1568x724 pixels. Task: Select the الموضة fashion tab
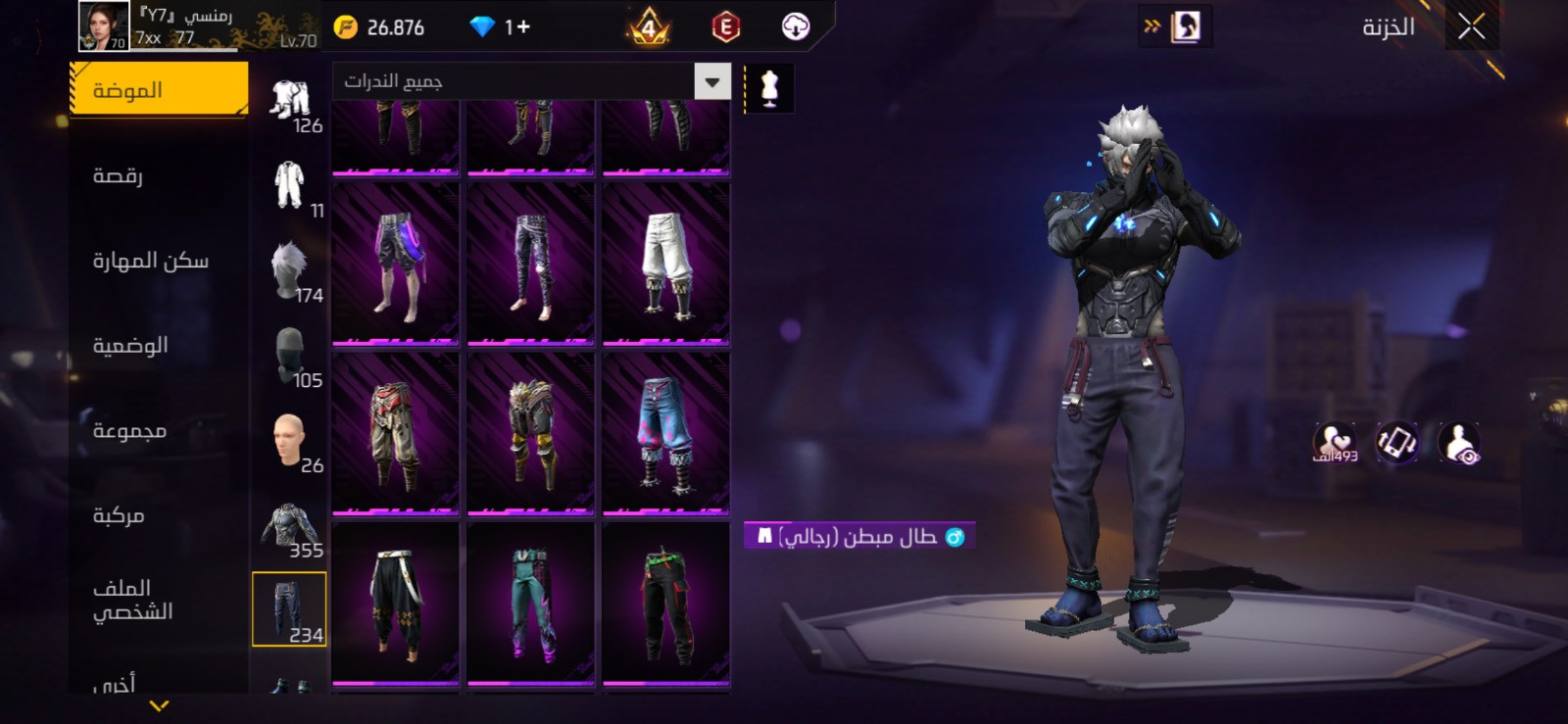pyautogui.click(x=159, y=90)
